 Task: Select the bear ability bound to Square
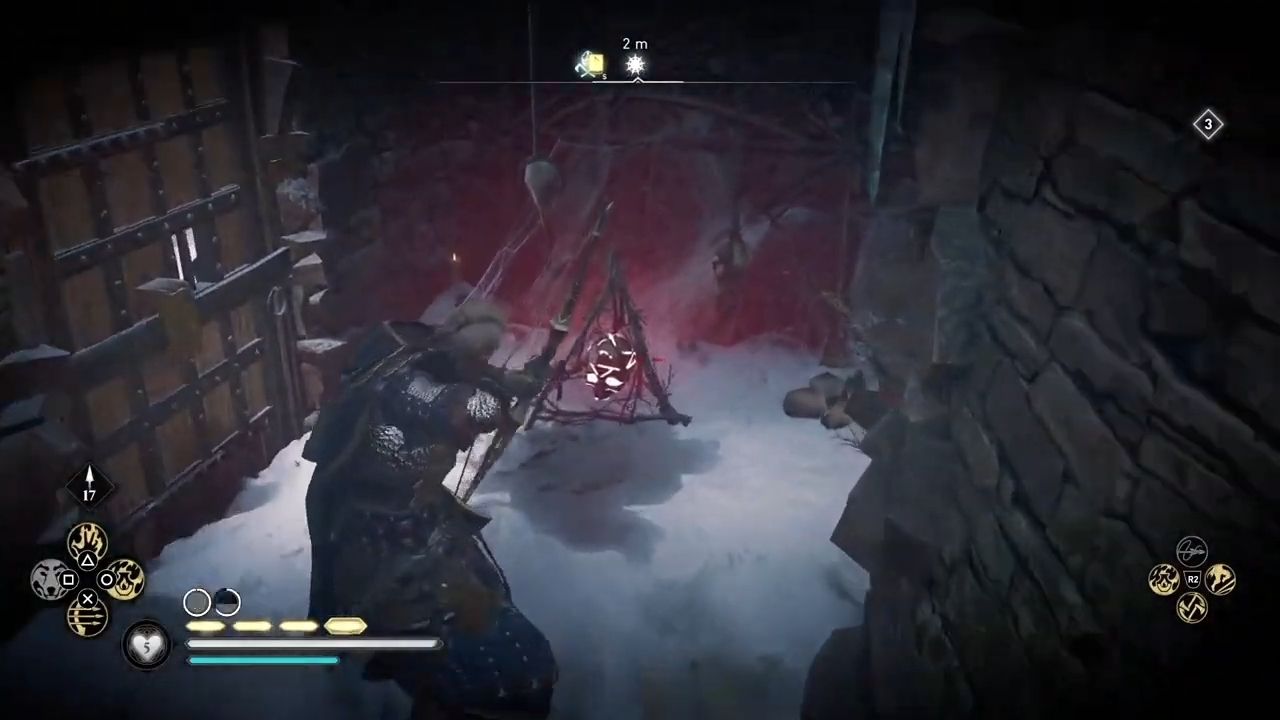point(50,580)
